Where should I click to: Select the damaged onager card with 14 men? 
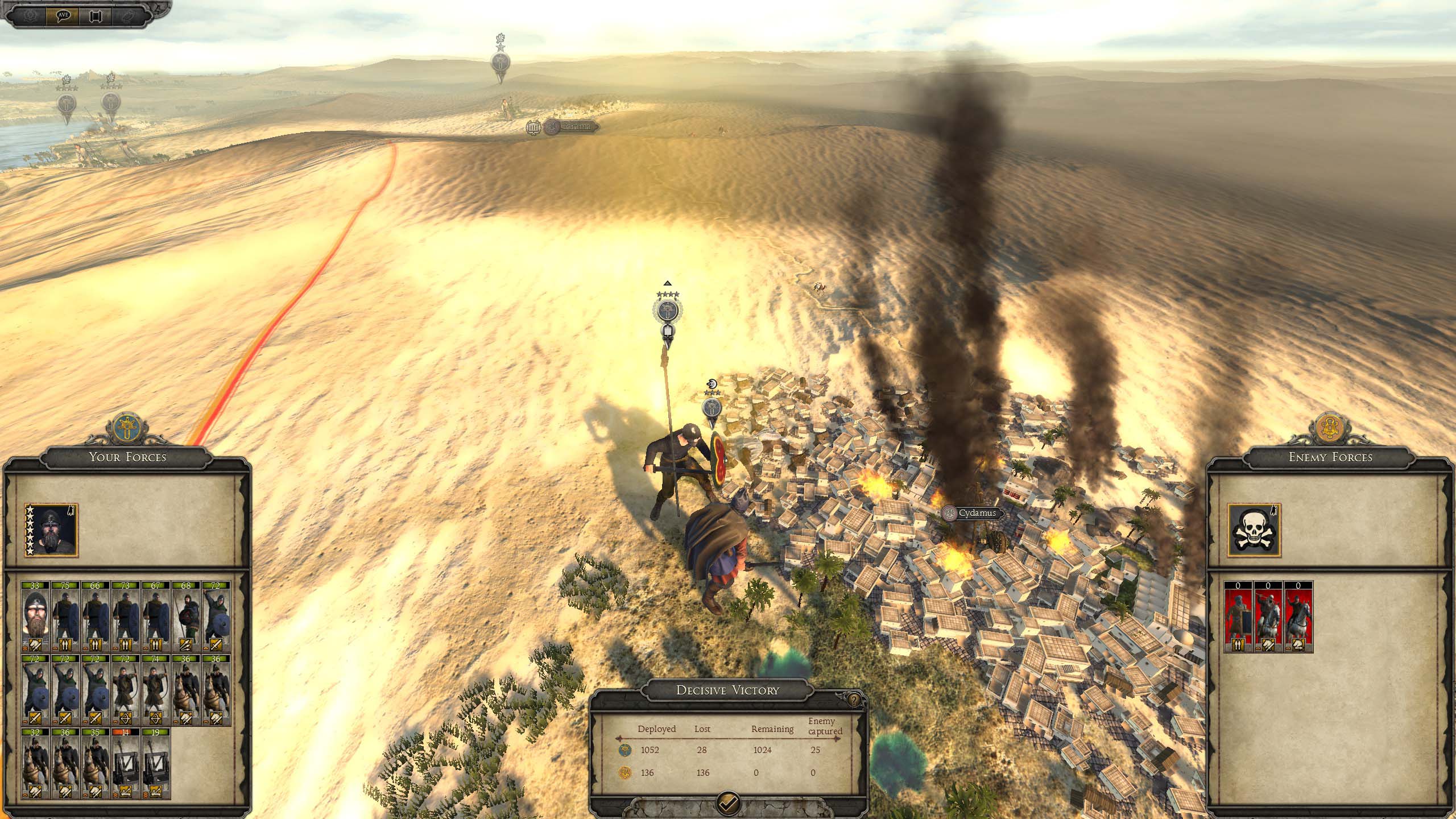[x=126, y=763]
